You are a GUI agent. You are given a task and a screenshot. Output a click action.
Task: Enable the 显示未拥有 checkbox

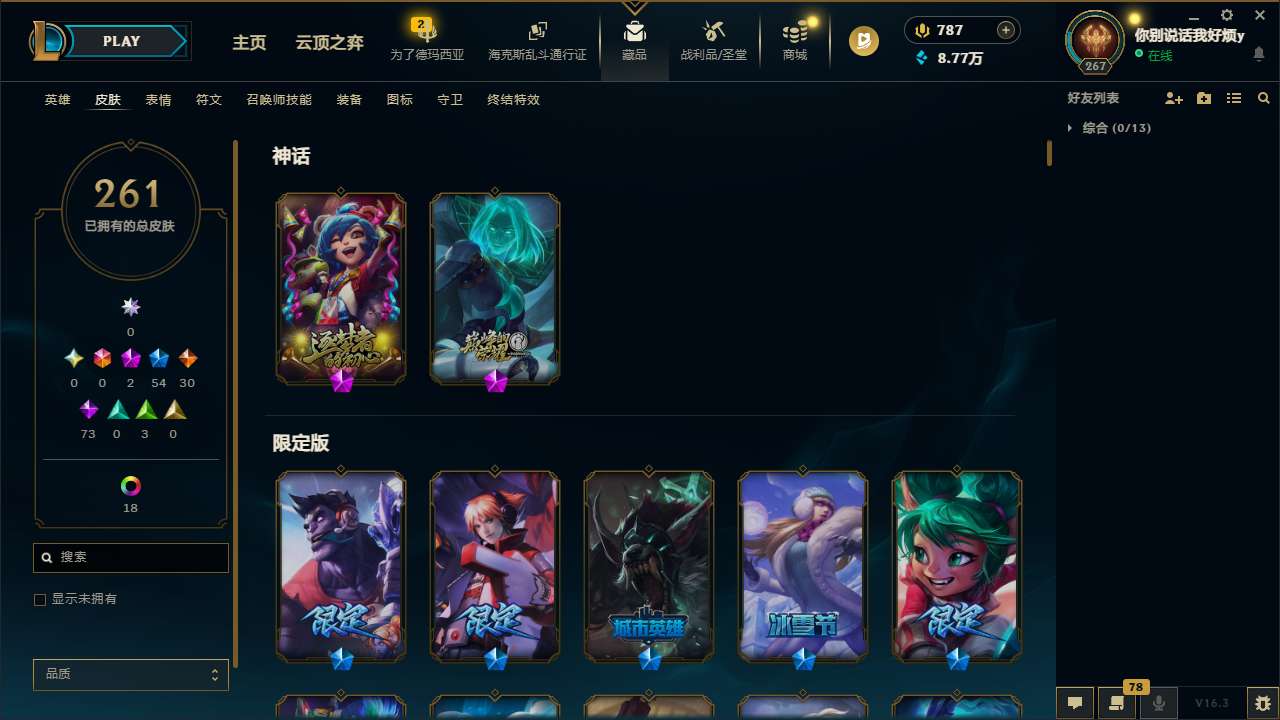[40, 599]
